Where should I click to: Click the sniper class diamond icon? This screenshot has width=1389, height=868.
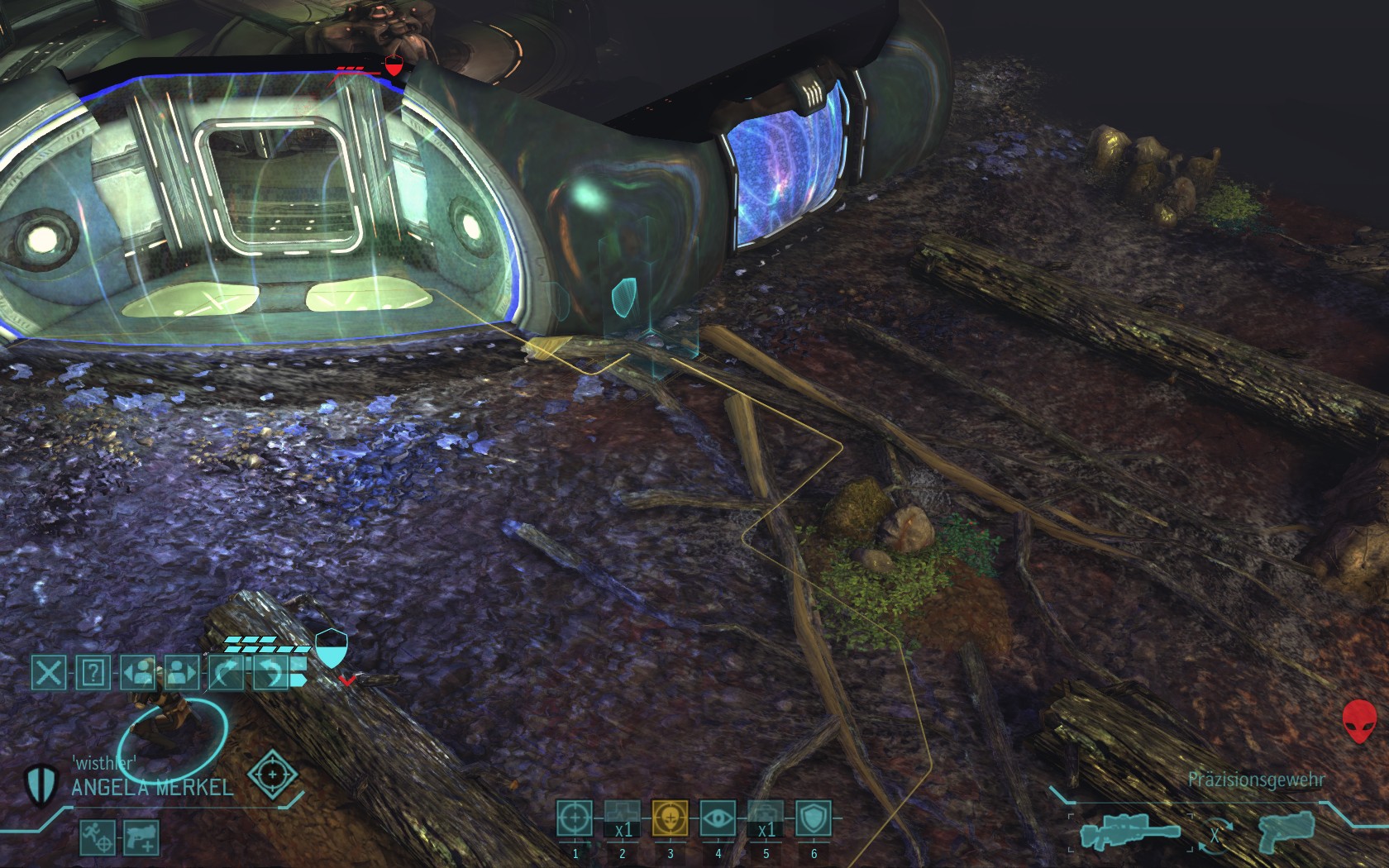tap(272, 776)
